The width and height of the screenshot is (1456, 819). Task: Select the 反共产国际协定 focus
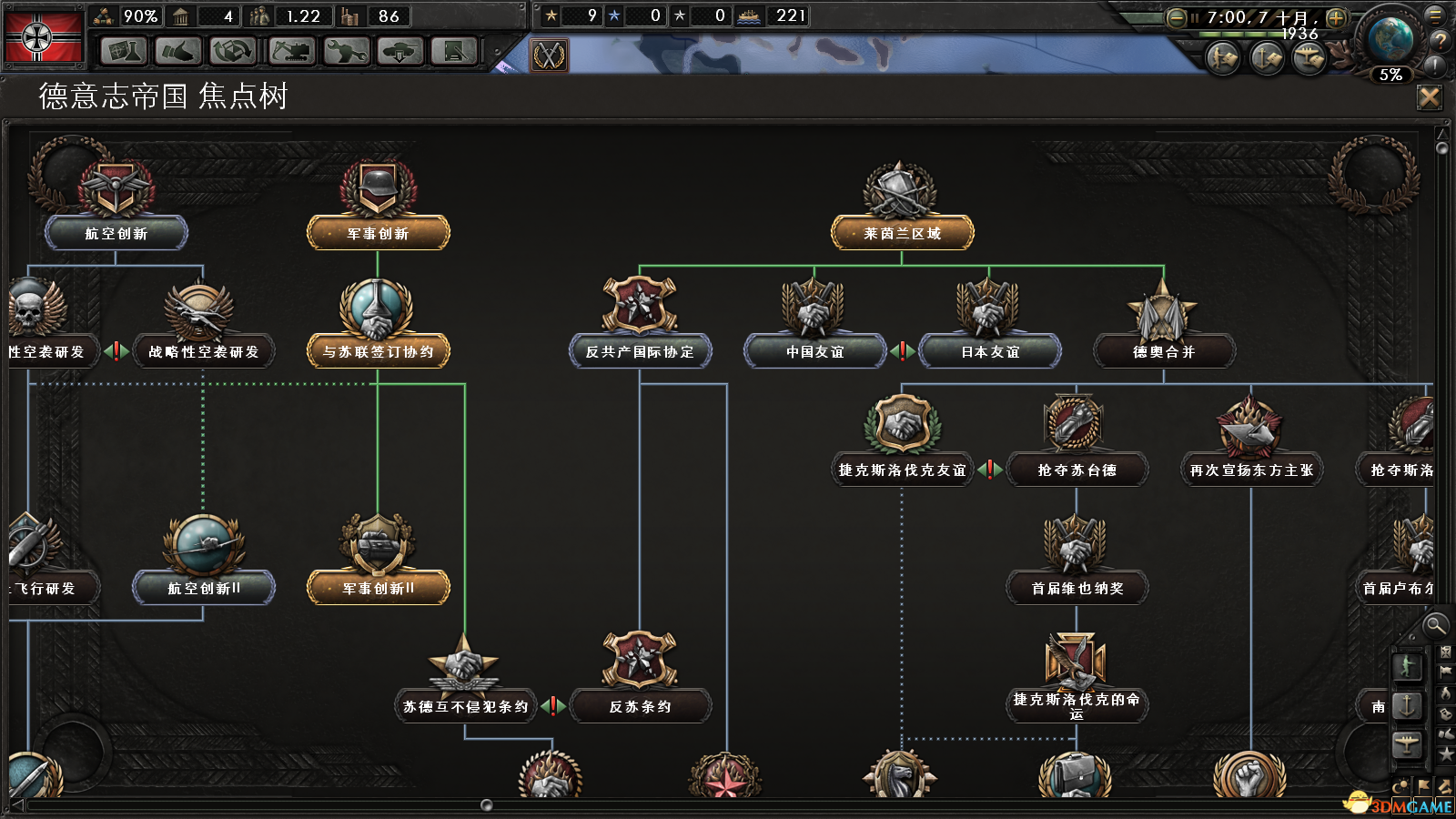pos(640,351)
